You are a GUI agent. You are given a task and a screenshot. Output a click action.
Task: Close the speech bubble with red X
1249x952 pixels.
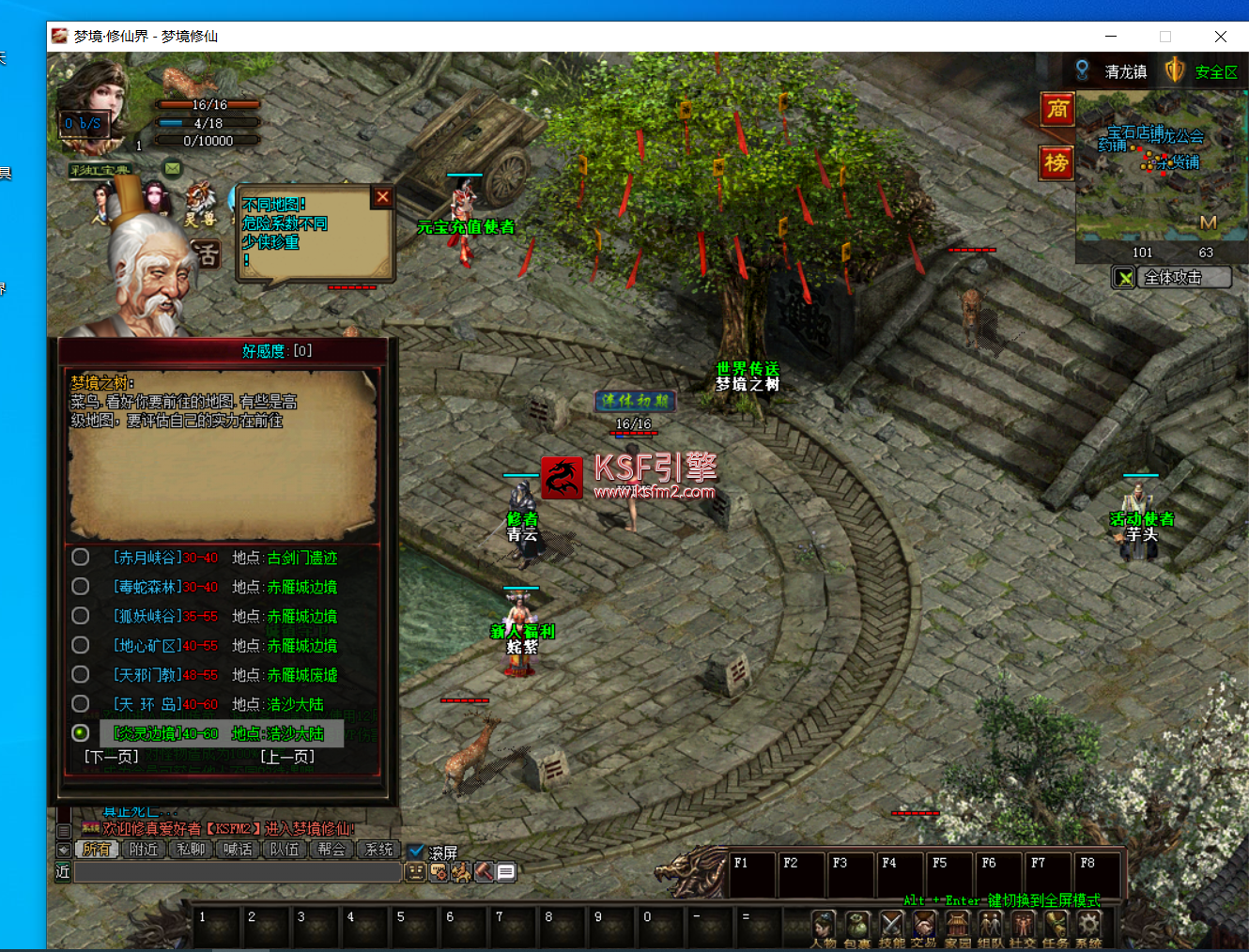382,197
